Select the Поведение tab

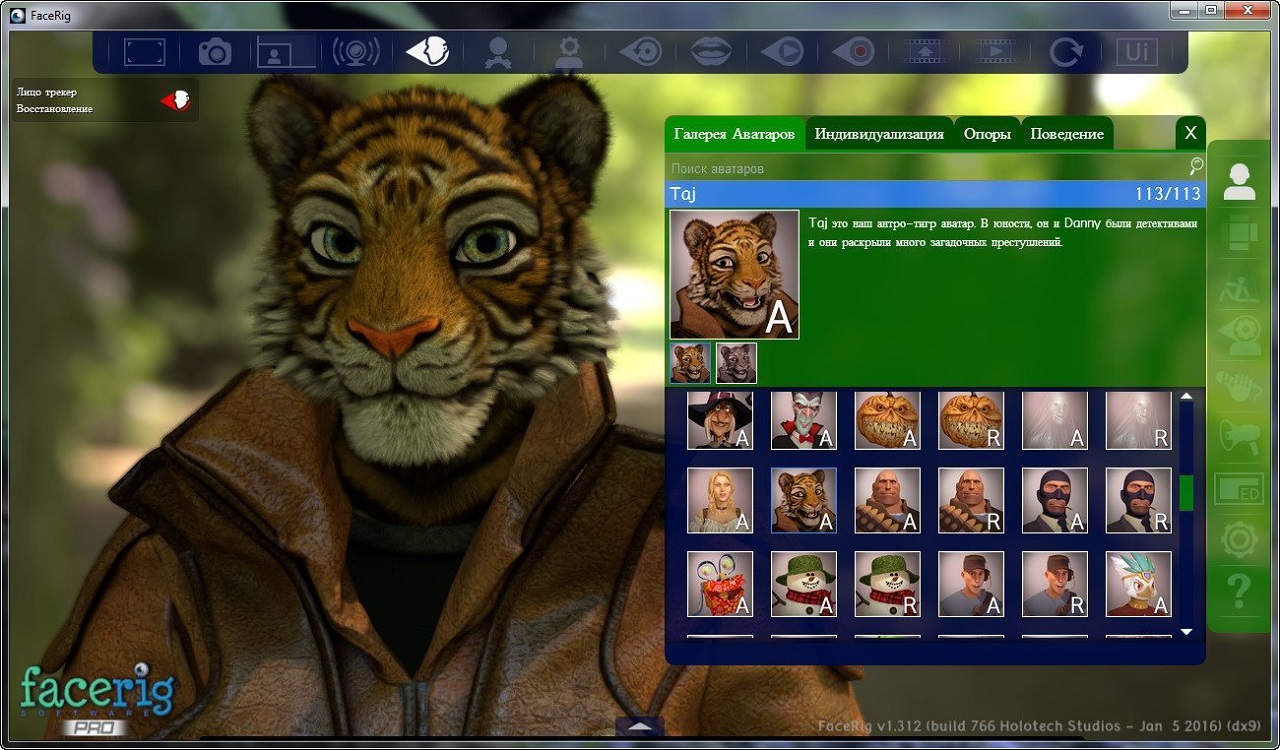pos(1067,134)
